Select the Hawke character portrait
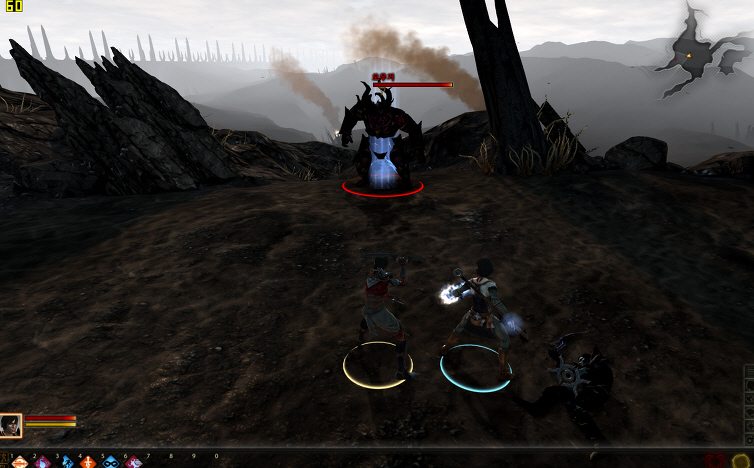Image resolution: width=754 pixels, height=468 pixels. (x=11, y=425)
